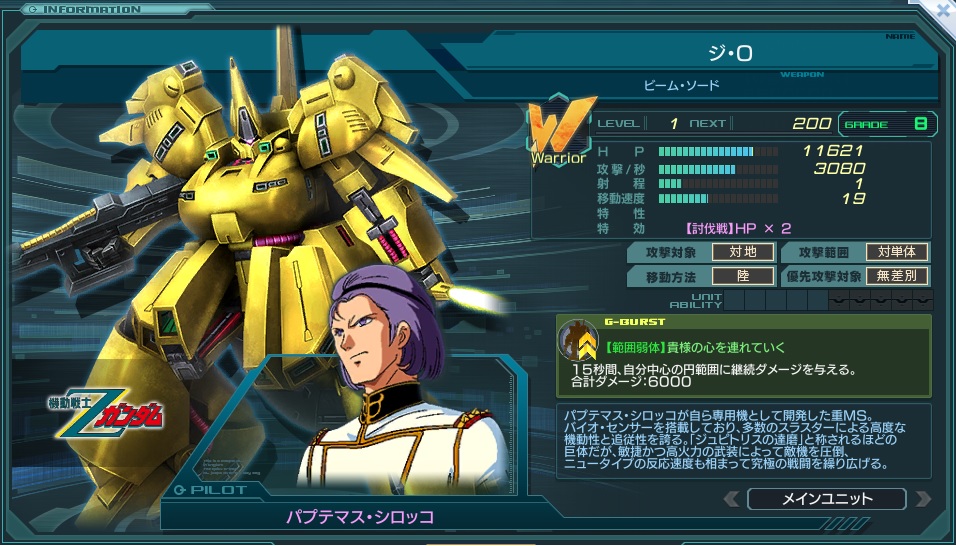Viewport: 956px width, 546px height.
Task: Go to previous unit with left arrow
Action: click(732, 498)
